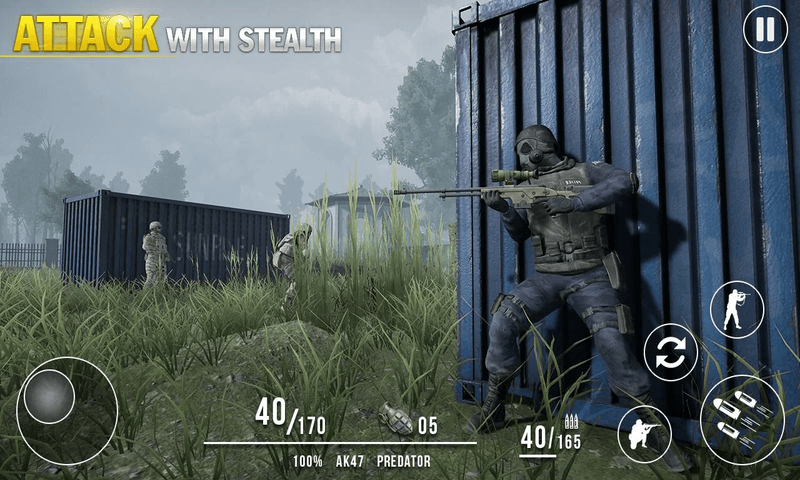Switch to the standing aim stance
The image size is (800, 480).
[x=737, y=309]
